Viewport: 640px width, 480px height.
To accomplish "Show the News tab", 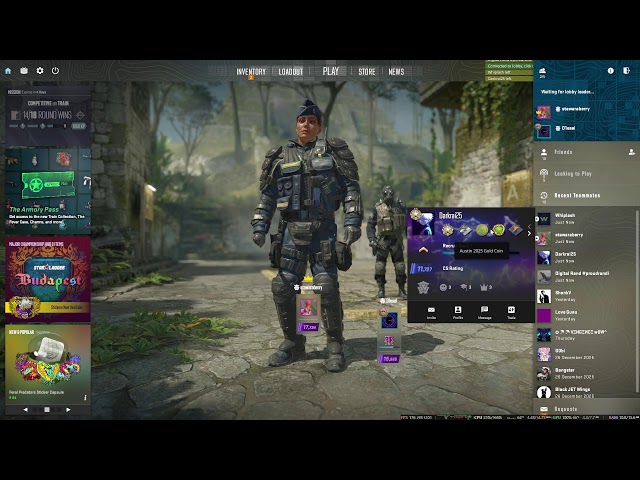I will 396,72.
